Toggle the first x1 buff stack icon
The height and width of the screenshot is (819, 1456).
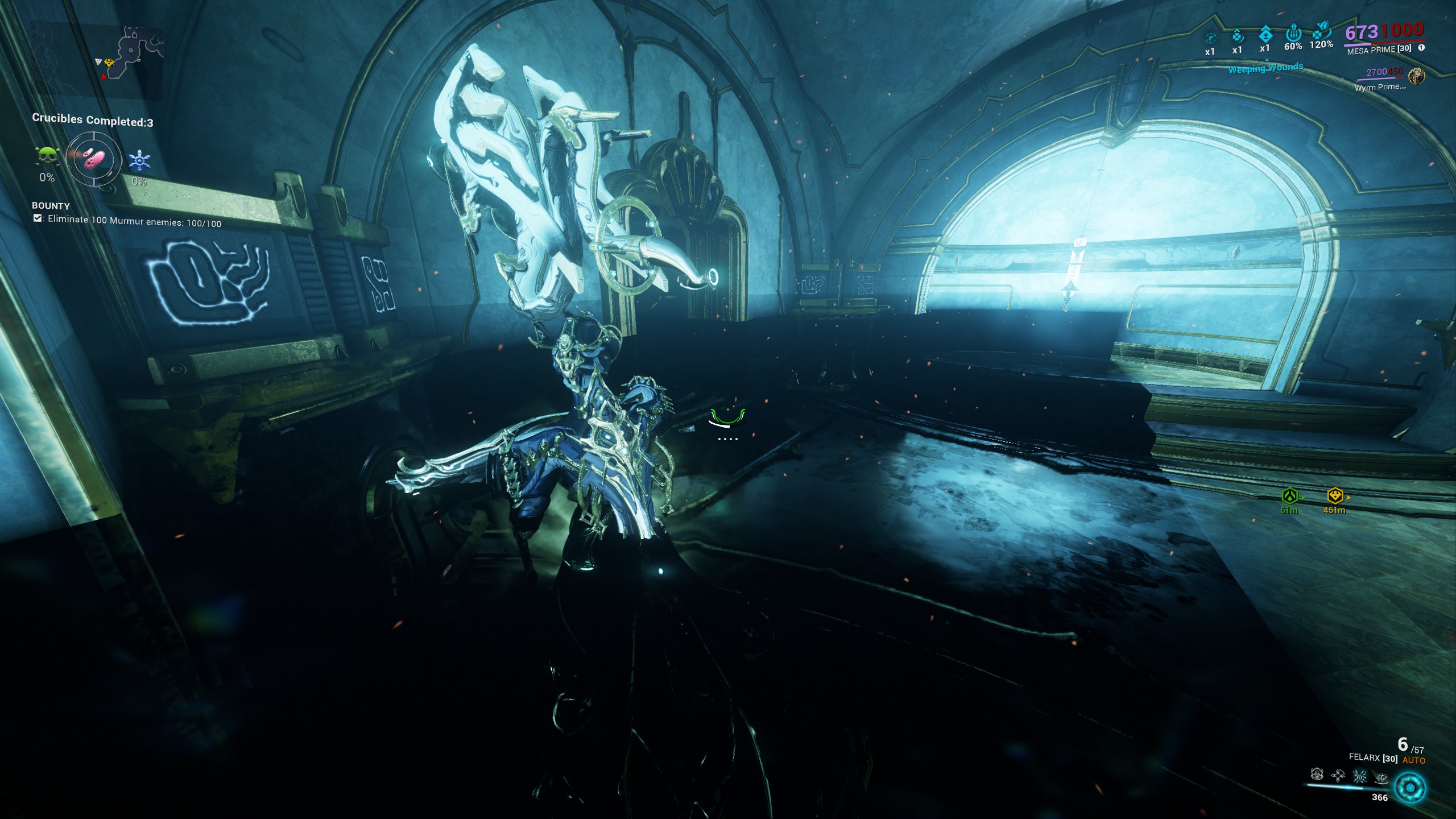(x=1211, y=38)
